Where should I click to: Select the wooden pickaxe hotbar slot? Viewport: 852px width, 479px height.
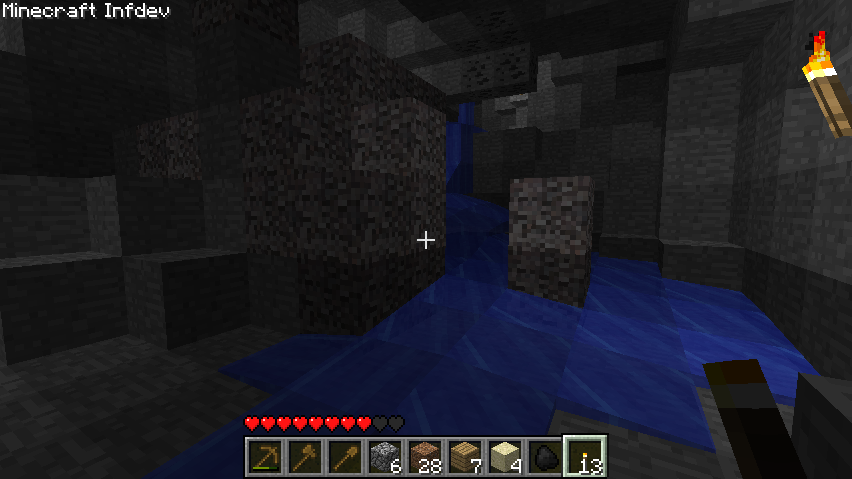point(264,457)
